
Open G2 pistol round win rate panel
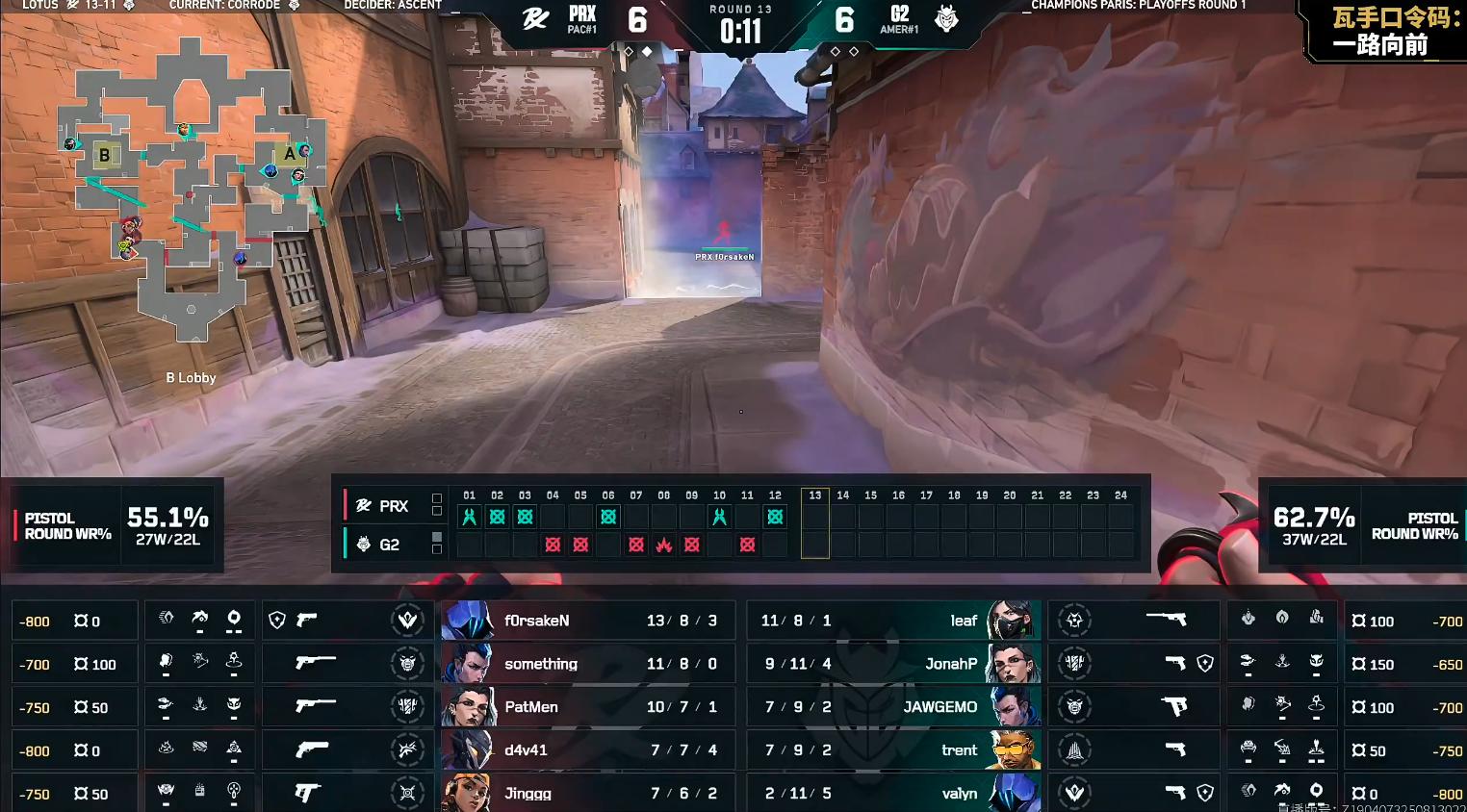pyautogui.click(x=1364, y=525)
